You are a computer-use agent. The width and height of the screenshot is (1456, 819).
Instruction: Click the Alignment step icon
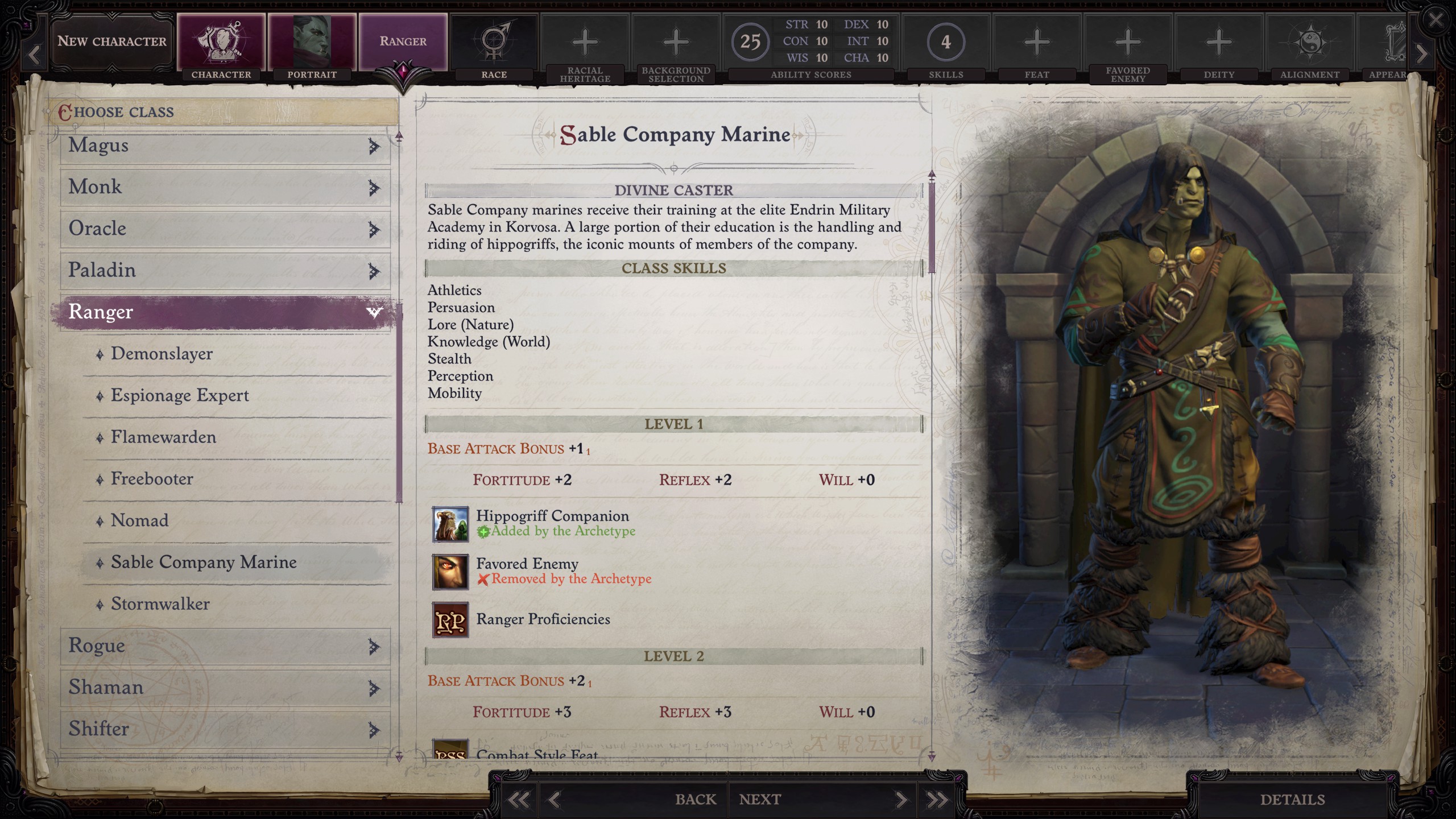point(1311,41)
